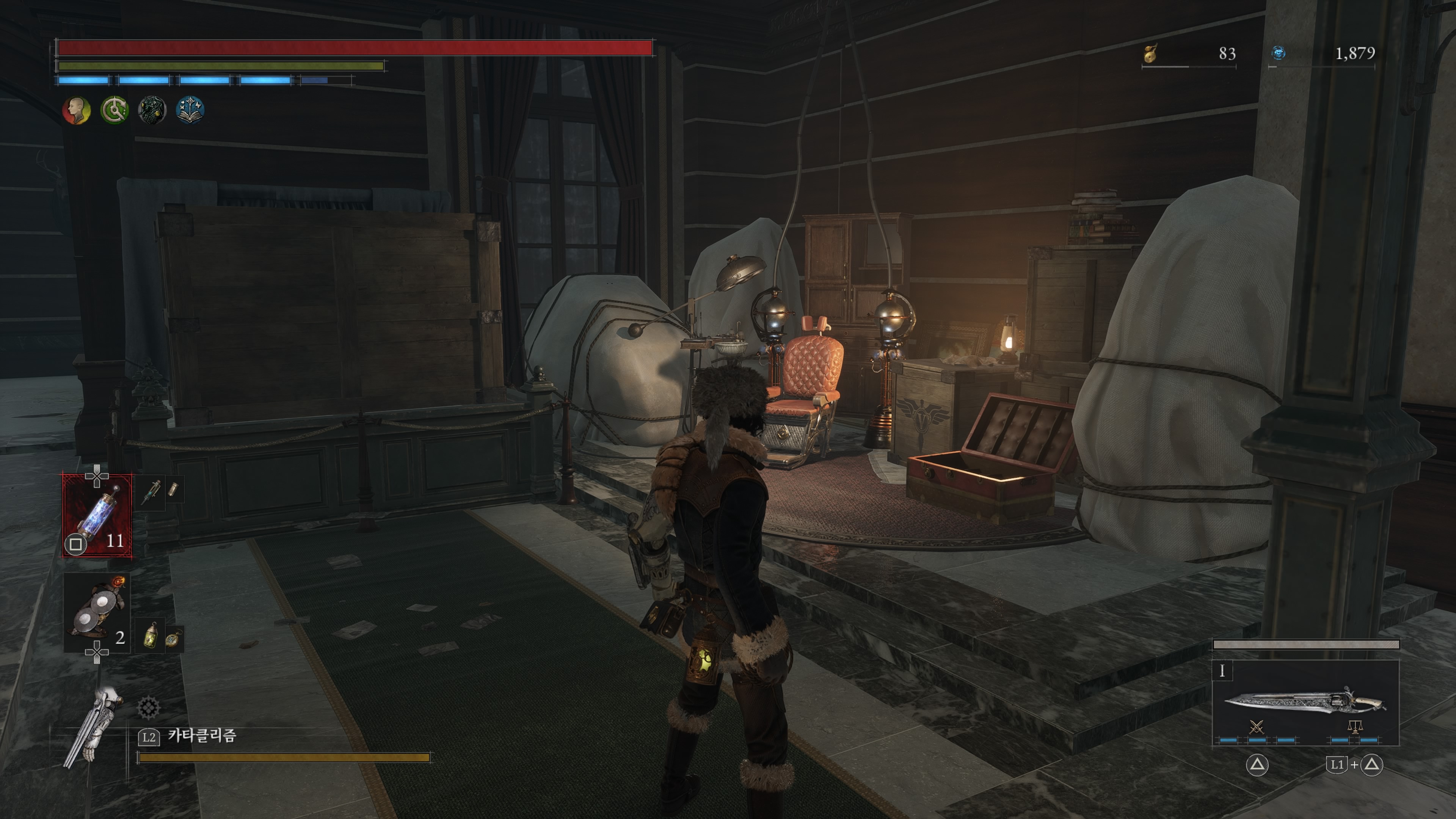Click the green gear-arrow buff icon

(x=114, y=110)
